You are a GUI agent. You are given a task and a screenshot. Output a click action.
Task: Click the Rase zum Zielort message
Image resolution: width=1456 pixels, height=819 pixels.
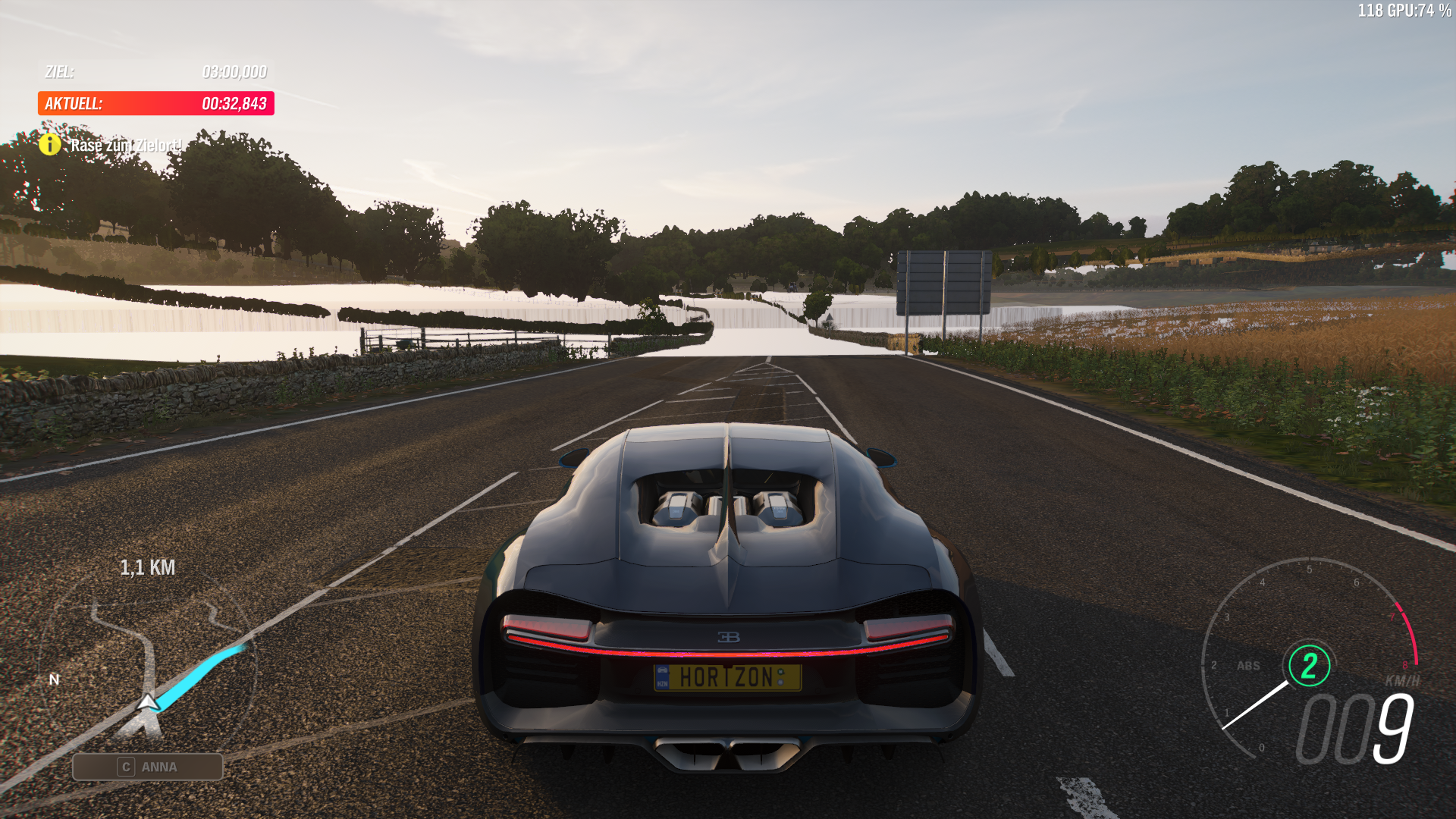click(x=125, y=143)
